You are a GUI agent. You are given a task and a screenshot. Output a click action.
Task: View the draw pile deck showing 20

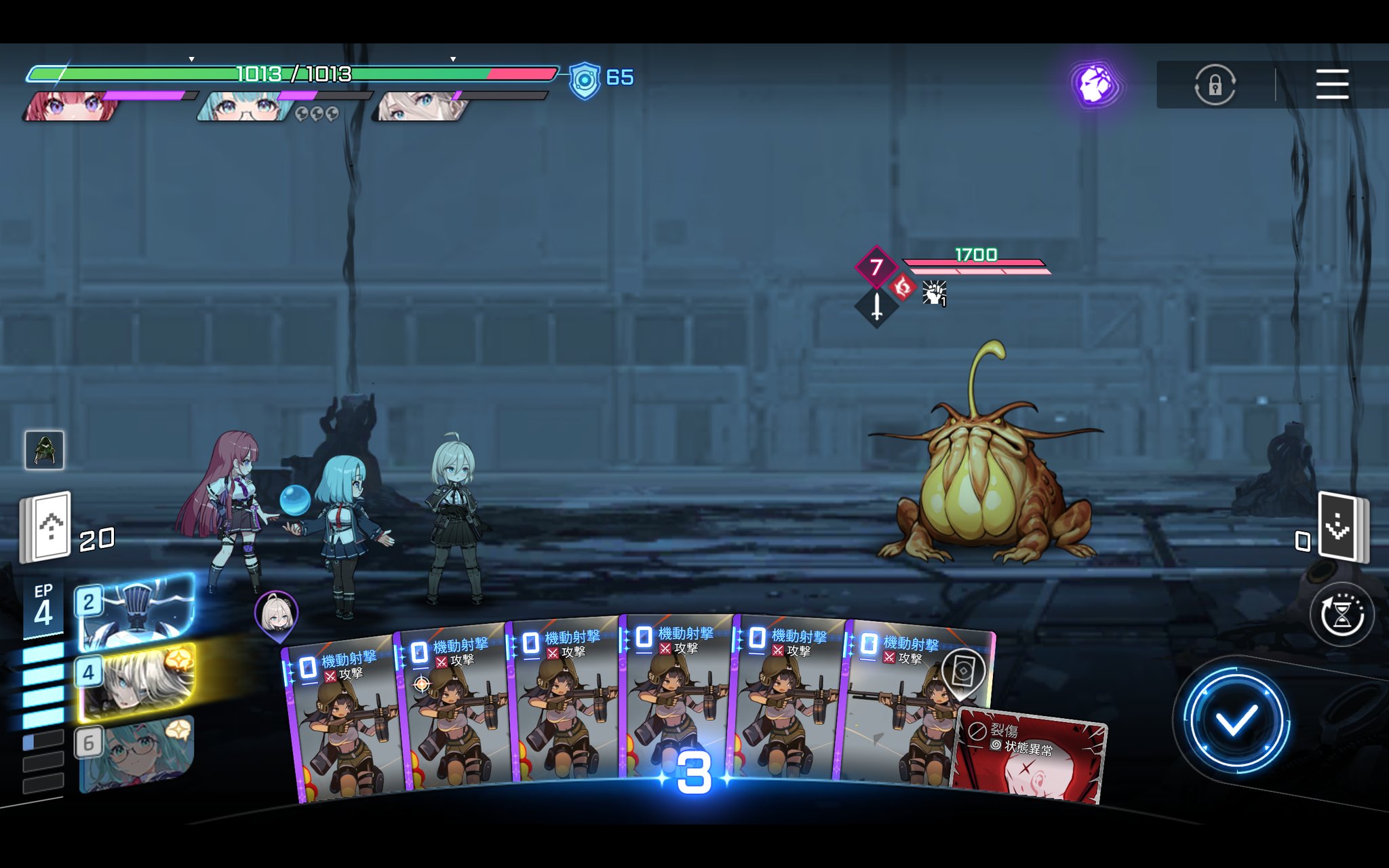[46, 528]
